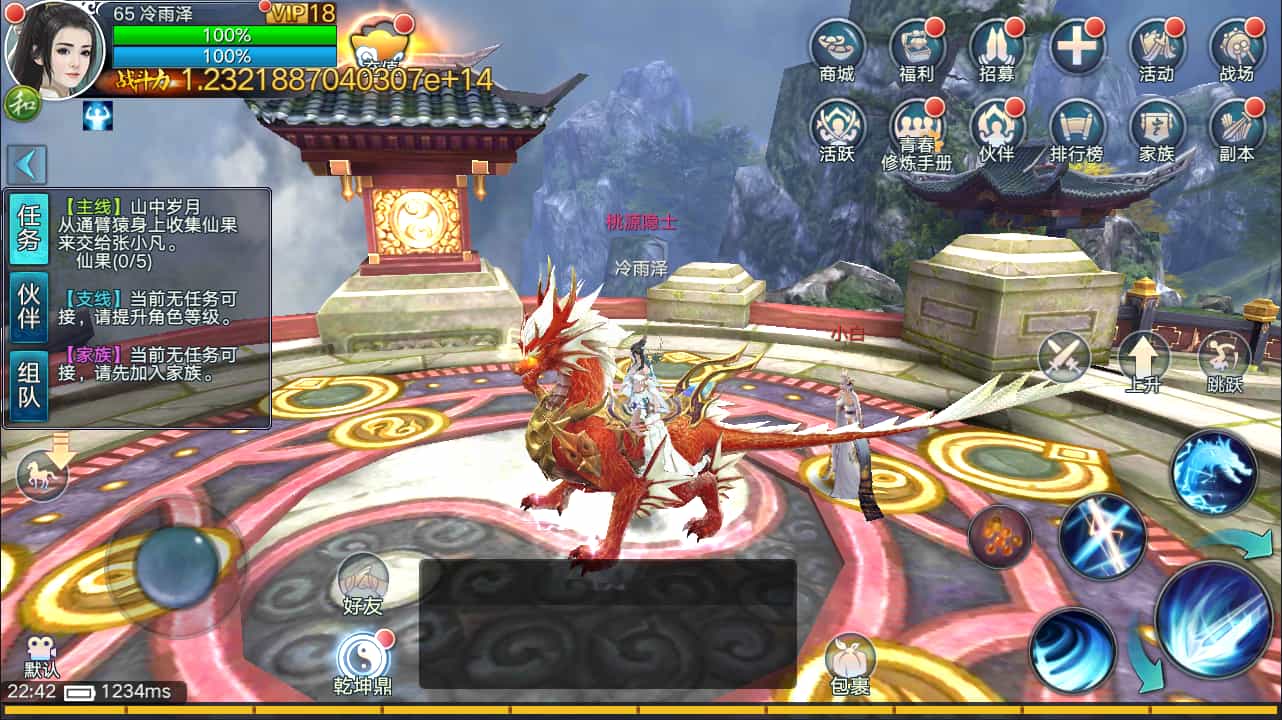This screenshot has width=1282, height=720.
Task: Show the 排行榜 leaderboard
Action: (x=1077, y=128)
